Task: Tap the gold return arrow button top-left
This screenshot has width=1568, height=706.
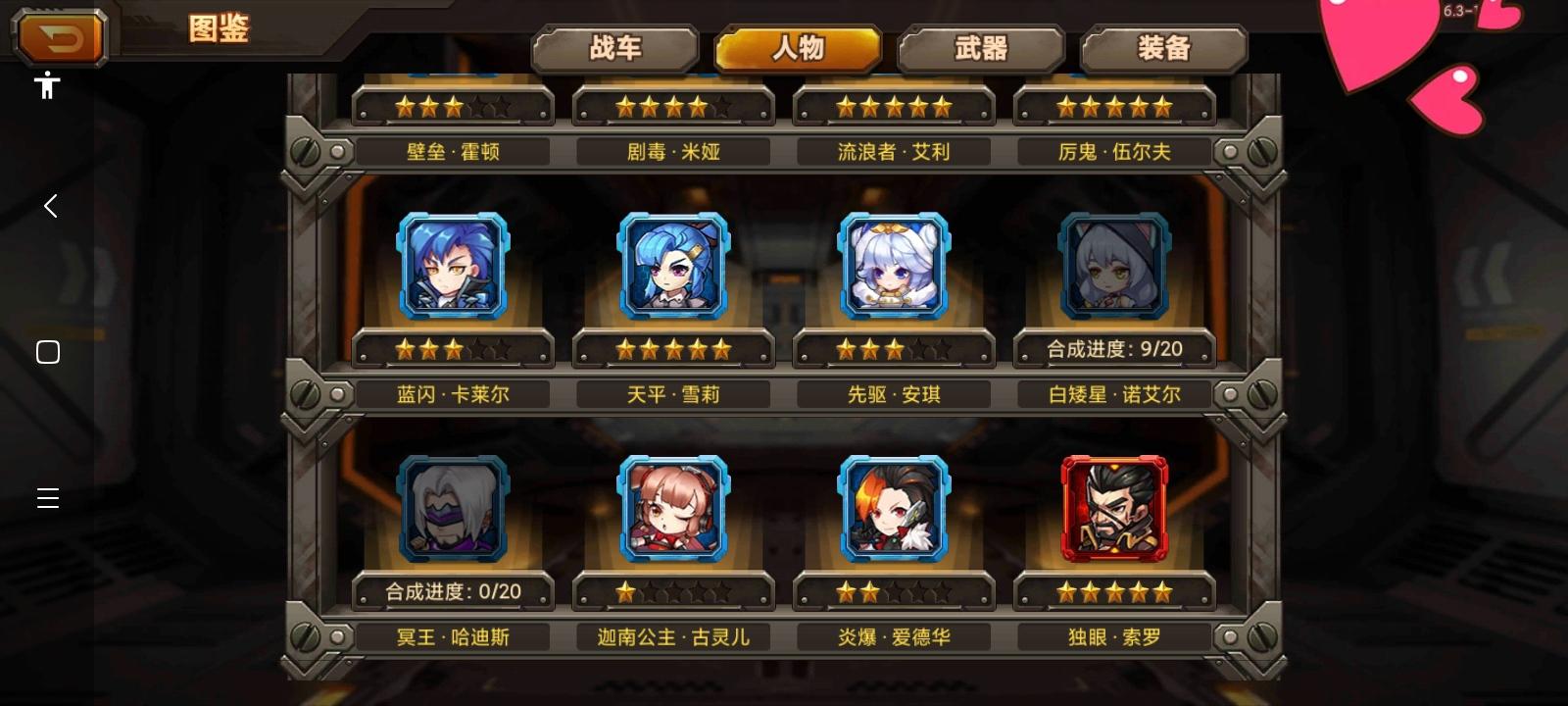Action: 59,37
